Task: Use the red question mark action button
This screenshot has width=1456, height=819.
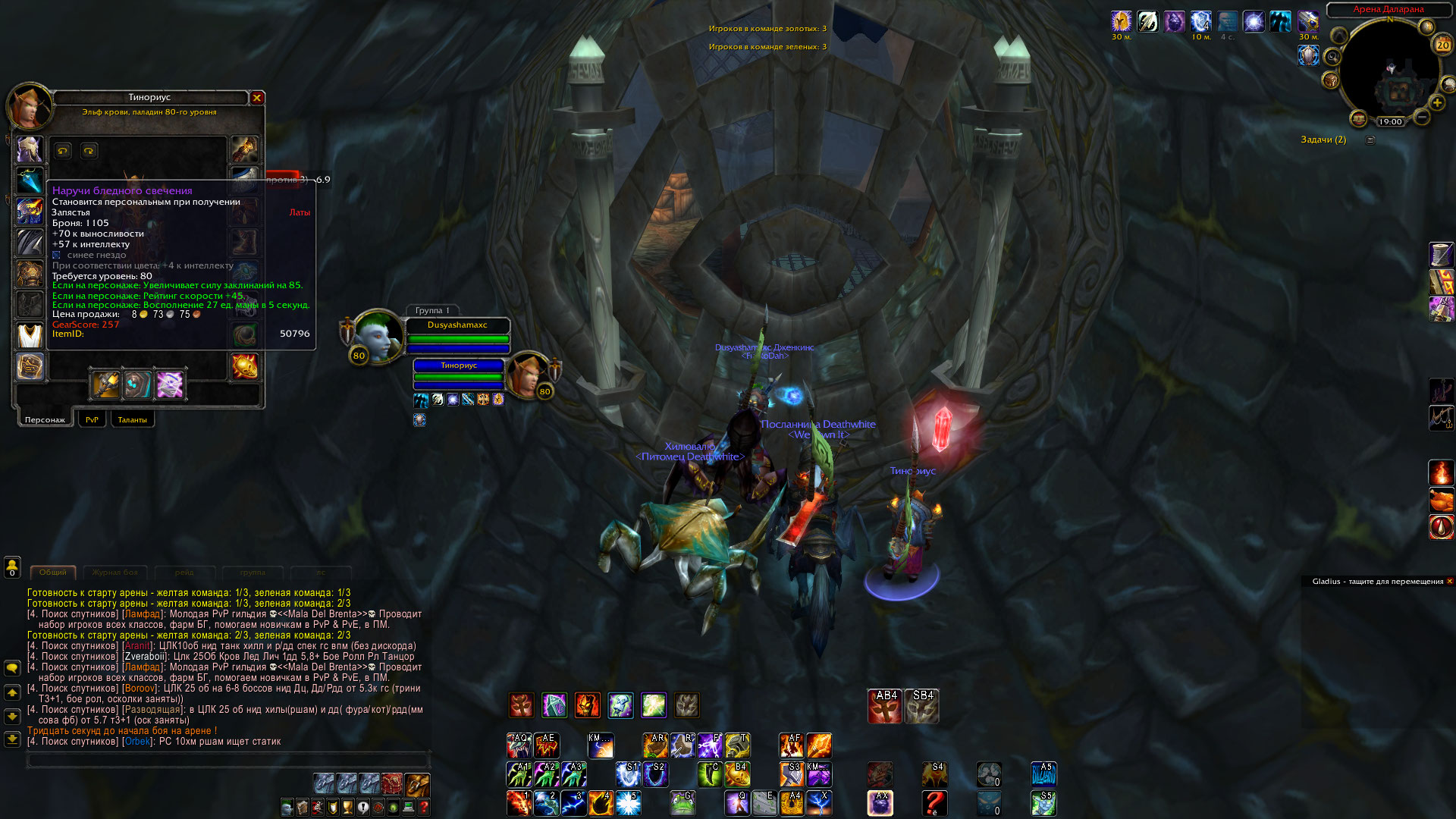Action: (935, 803)
